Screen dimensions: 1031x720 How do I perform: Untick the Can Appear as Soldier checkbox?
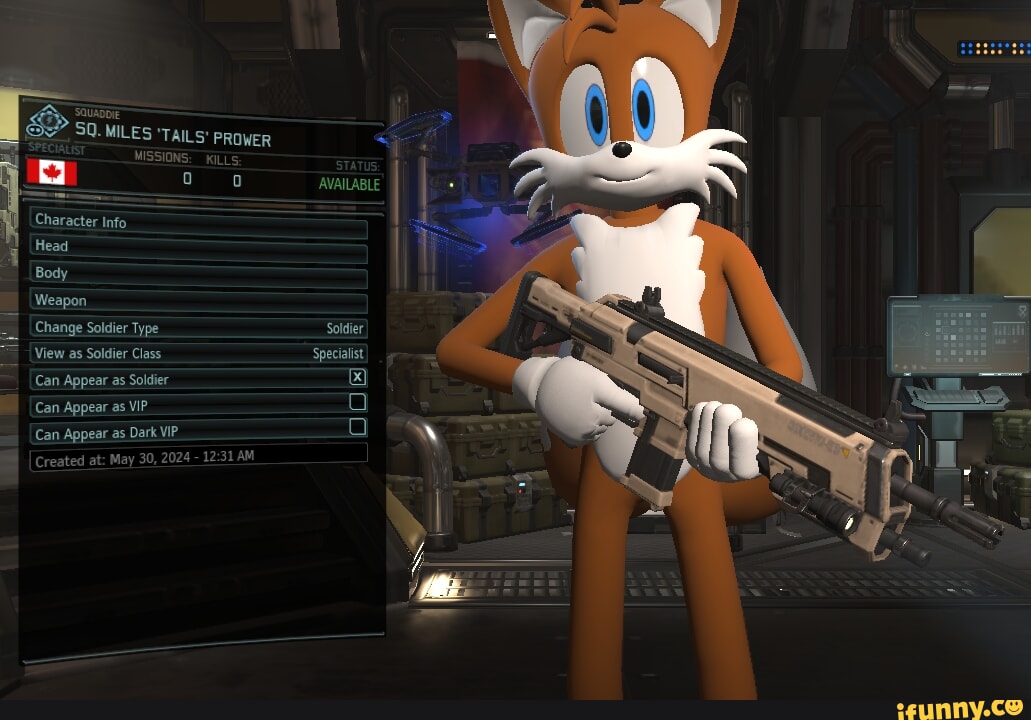click(x=357, y=377)
